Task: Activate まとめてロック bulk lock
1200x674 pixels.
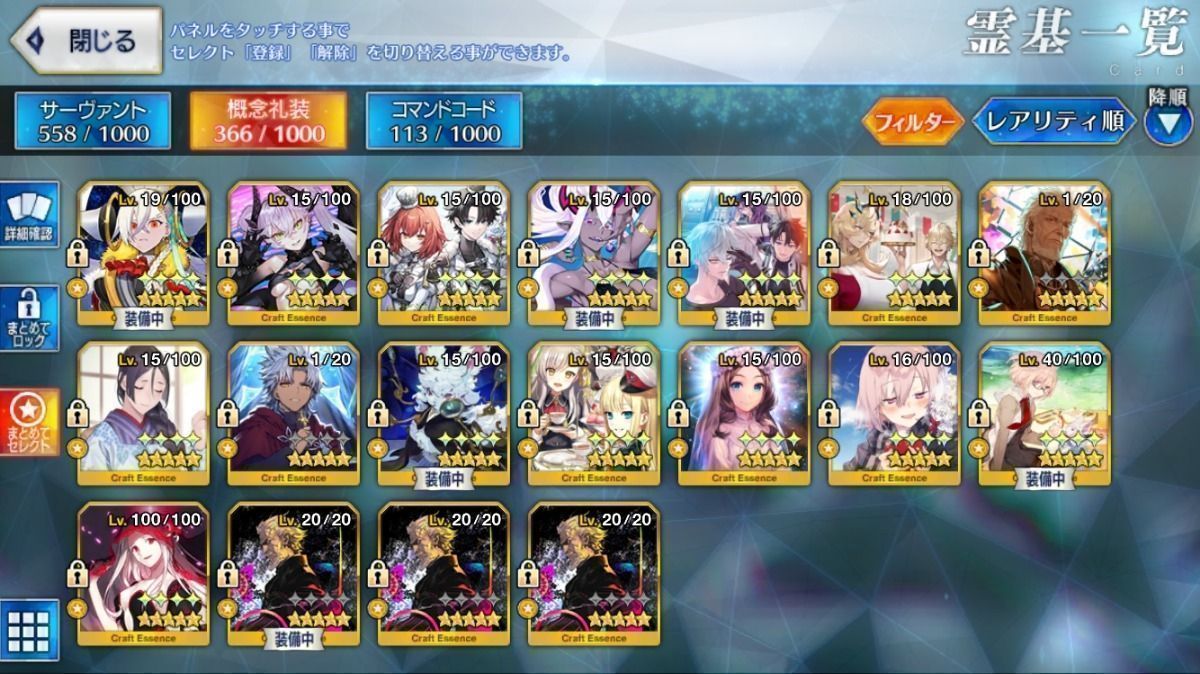Action: pyautogui.click(x=29, y=318)
